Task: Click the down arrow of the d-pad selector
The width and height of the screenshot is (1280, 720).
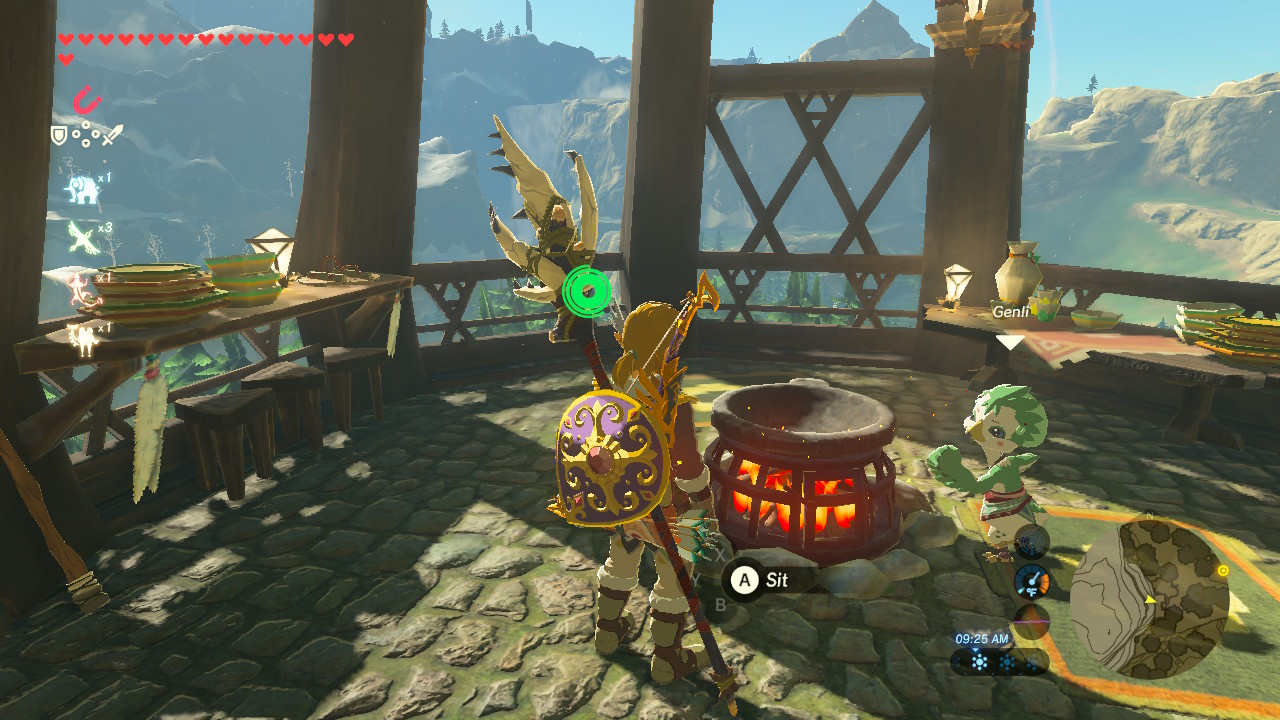Action: click(x=84, y=145)
